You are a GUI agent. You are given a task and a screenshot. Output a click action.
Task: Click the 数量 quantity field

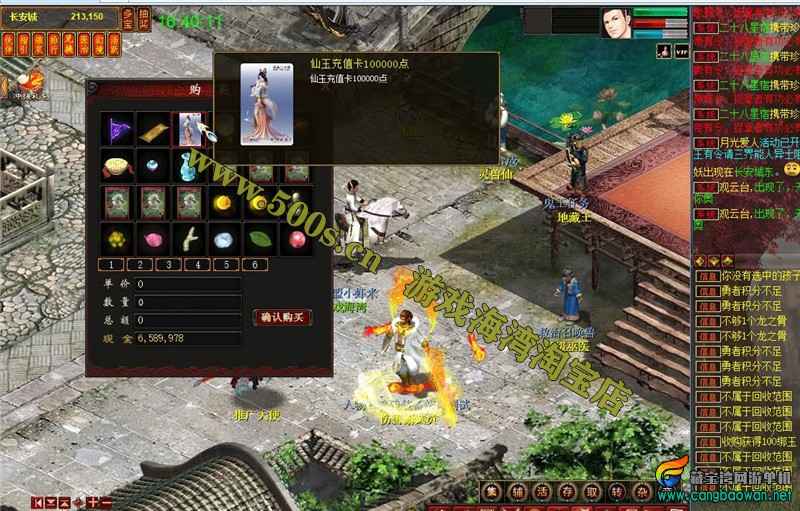click(x=188, y=301)
